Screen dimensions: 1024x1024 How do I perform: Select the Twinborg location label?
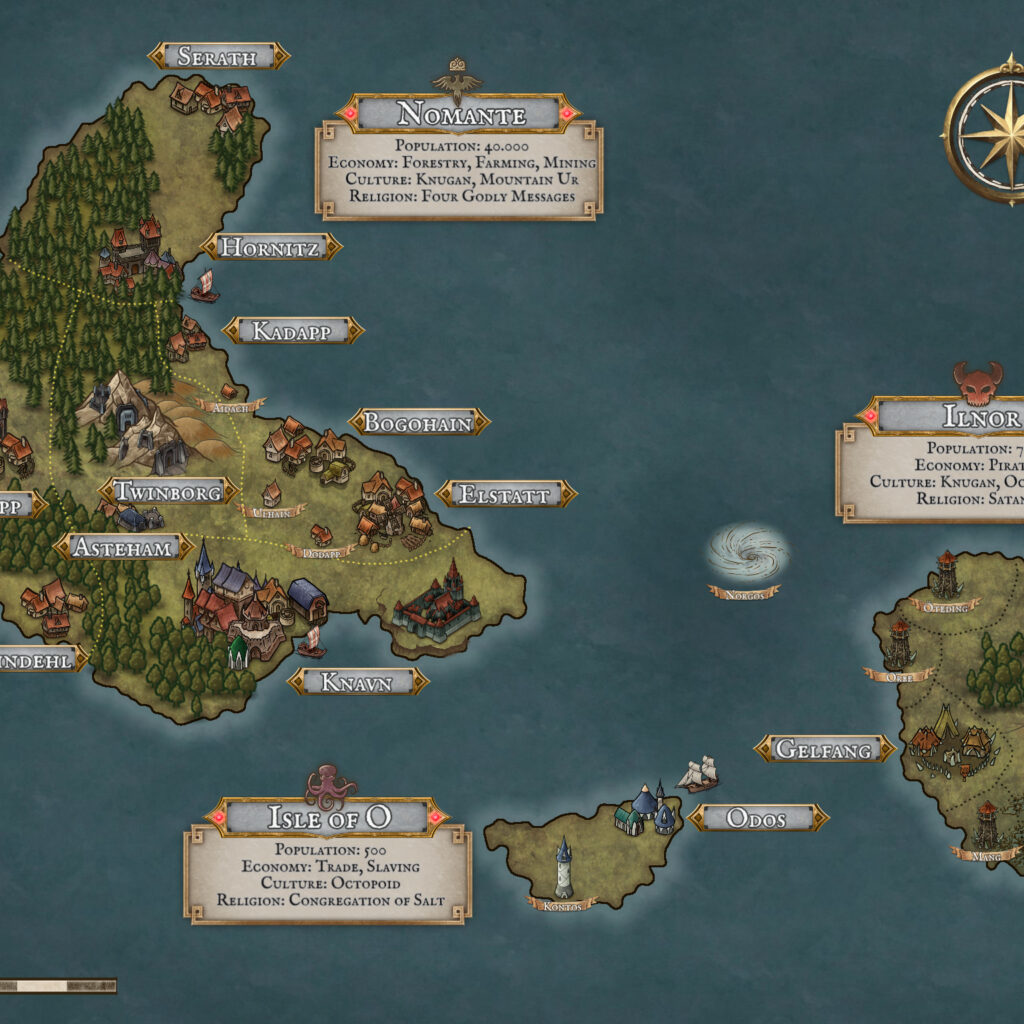167,491
